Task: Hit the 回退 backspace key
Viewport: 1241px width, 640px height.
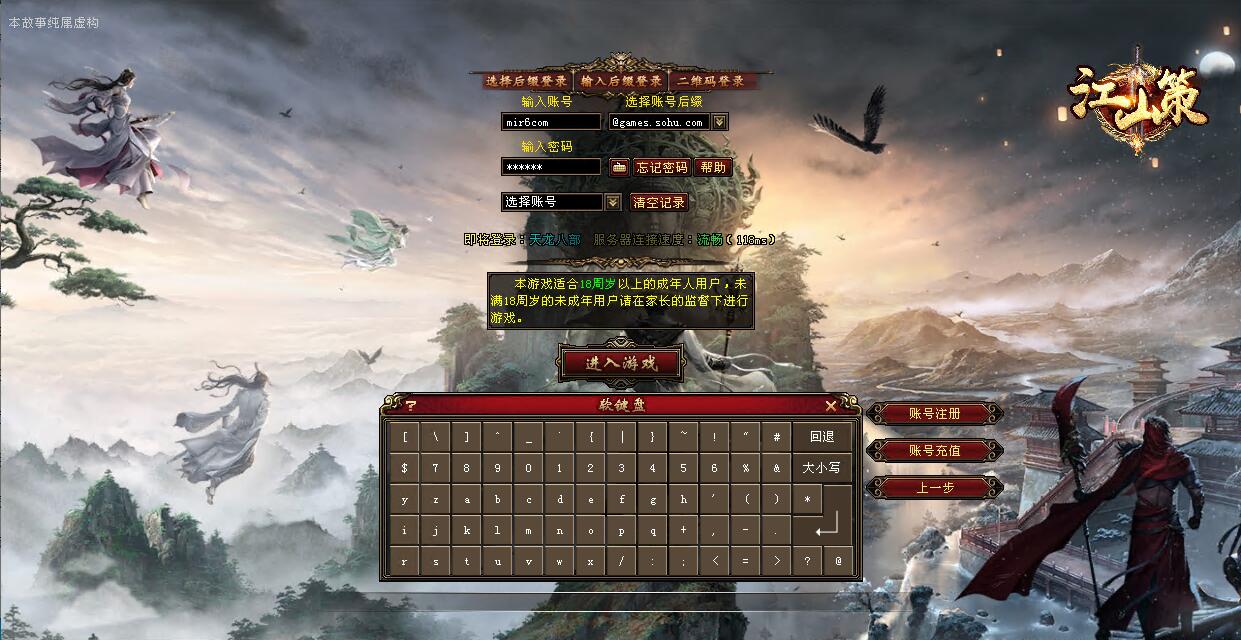Action: 822,437
